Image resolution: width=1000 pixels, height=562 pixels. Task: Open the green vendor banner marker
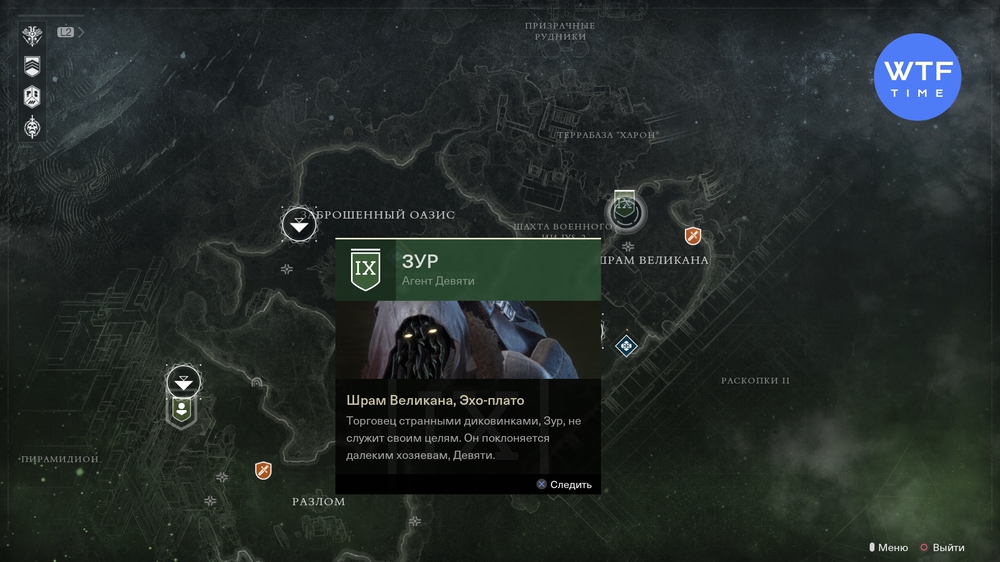182,410
